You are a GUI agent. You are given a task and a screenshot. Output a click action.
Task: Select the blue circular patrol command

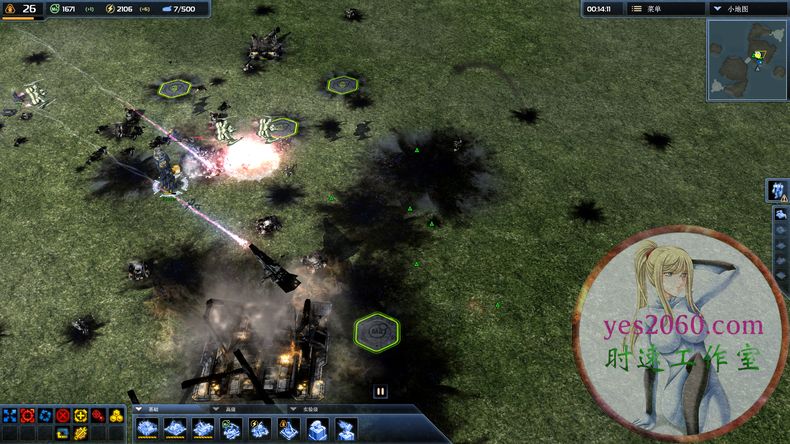pos(45,415)
